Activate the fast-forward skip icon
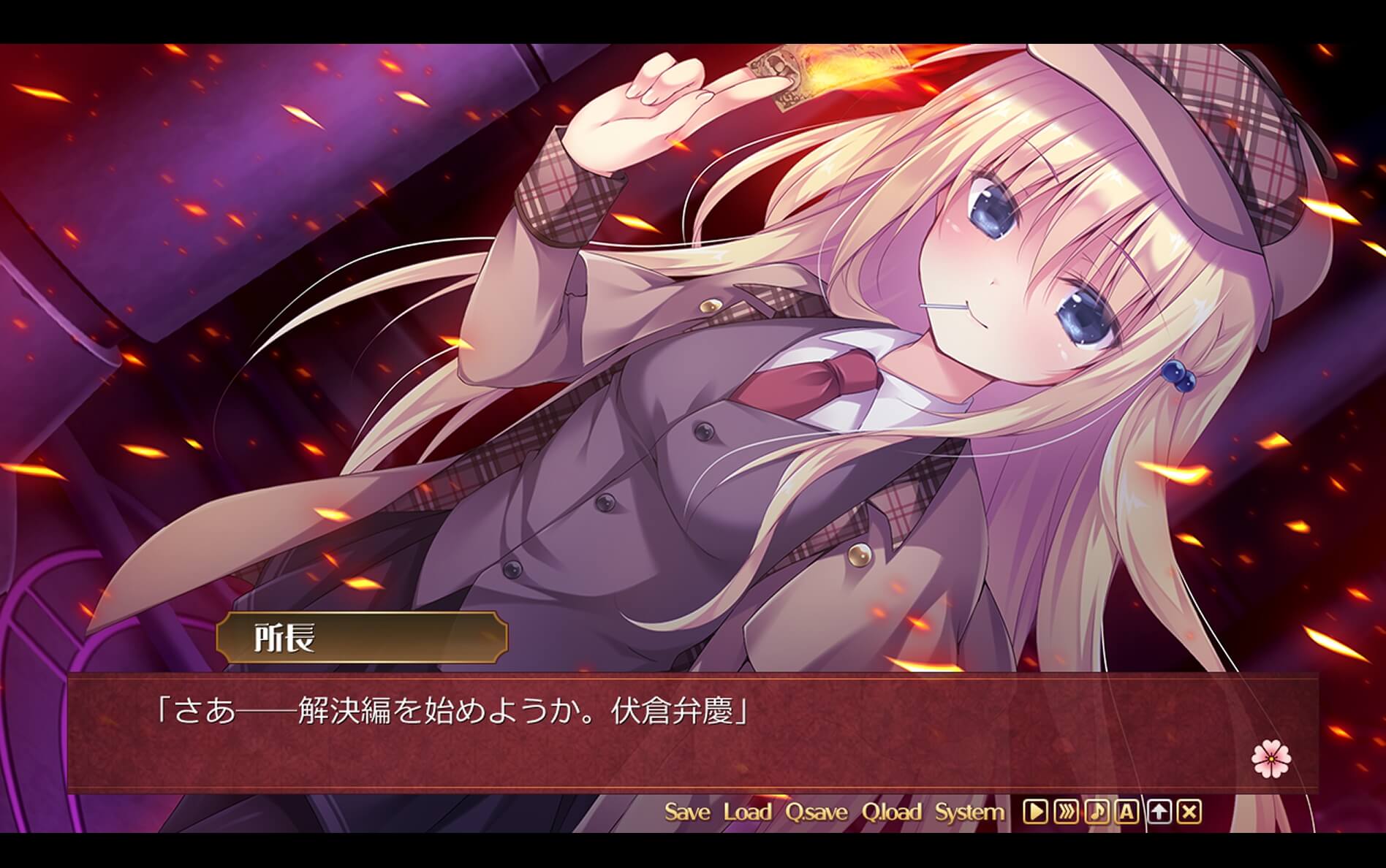The height and width of the screenshot is (868, 1386). click(x=1067, y=811)
